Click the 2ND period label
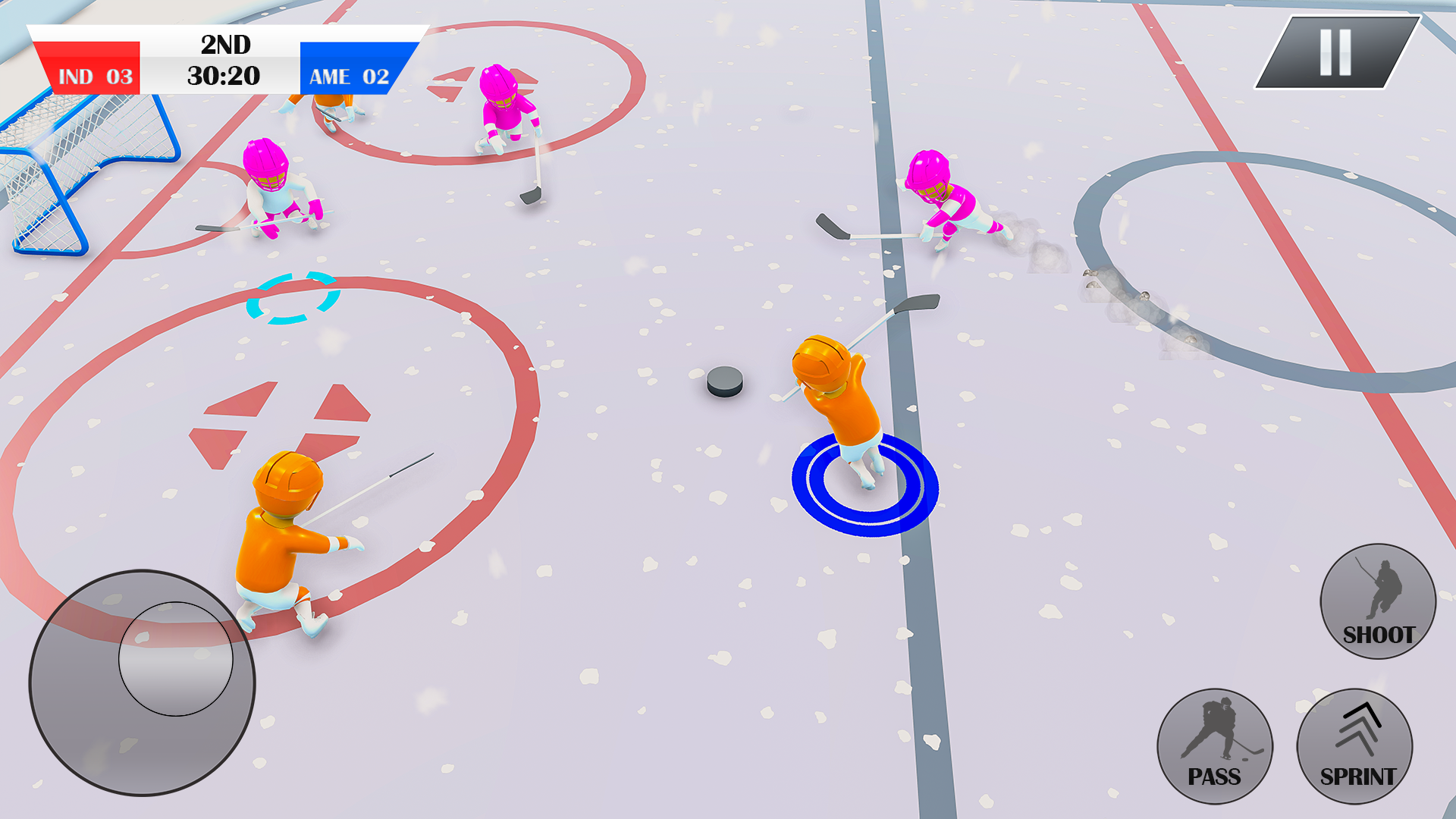Image resolution: width=1456 pixels, height=819 pixels. point(225,44)
